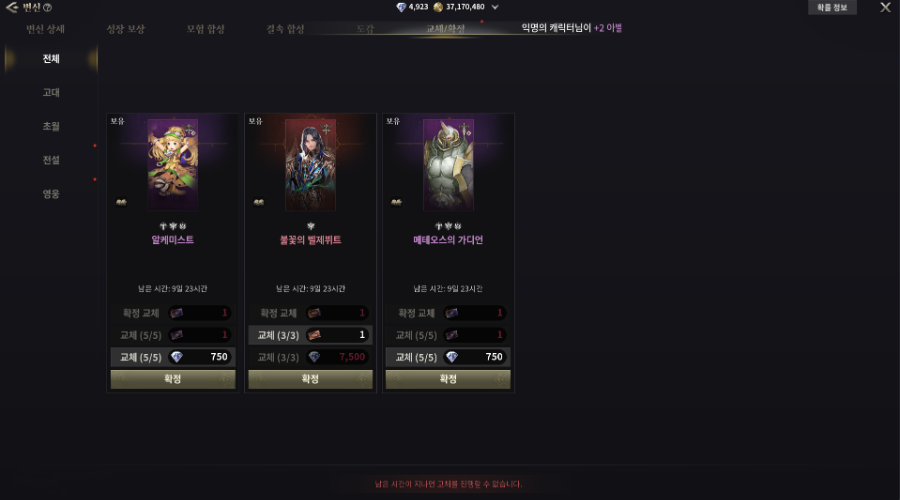Expand the currency dropdown arrow
The image size is (900, 500).
click(x=495, y=8)
